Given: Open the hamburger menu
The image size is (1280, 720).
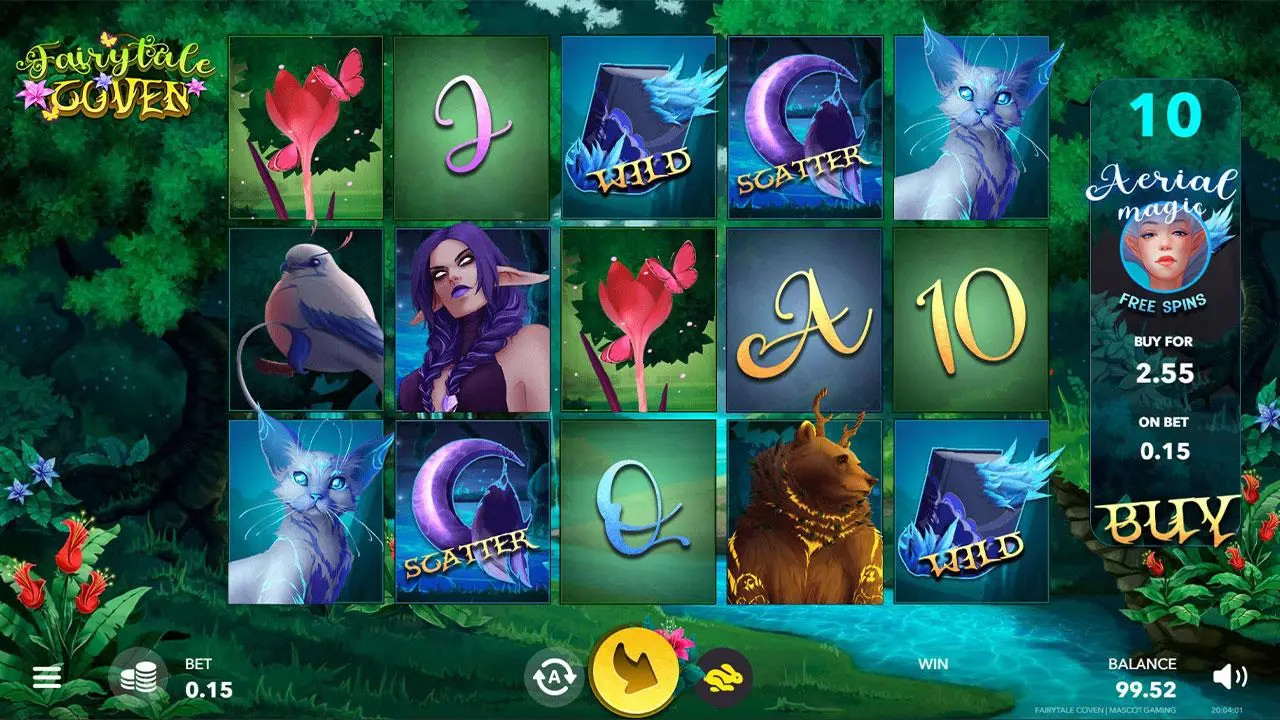Looking at the screenshot, I should pos(47,678).
